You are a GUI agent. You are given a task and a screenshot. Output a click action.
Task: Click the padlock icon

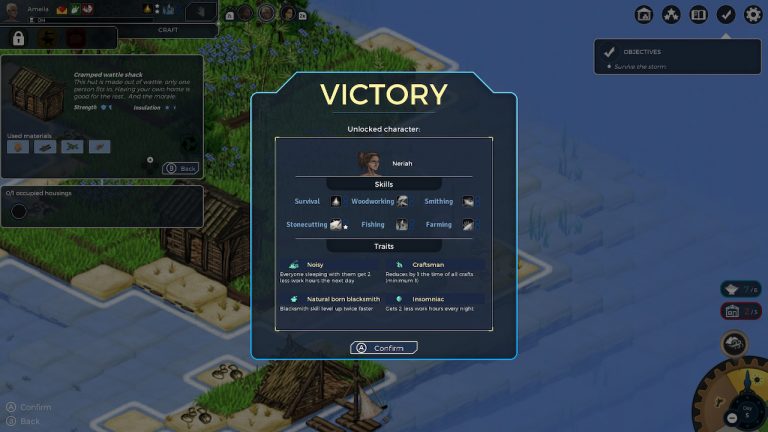(x=18, y=38)
